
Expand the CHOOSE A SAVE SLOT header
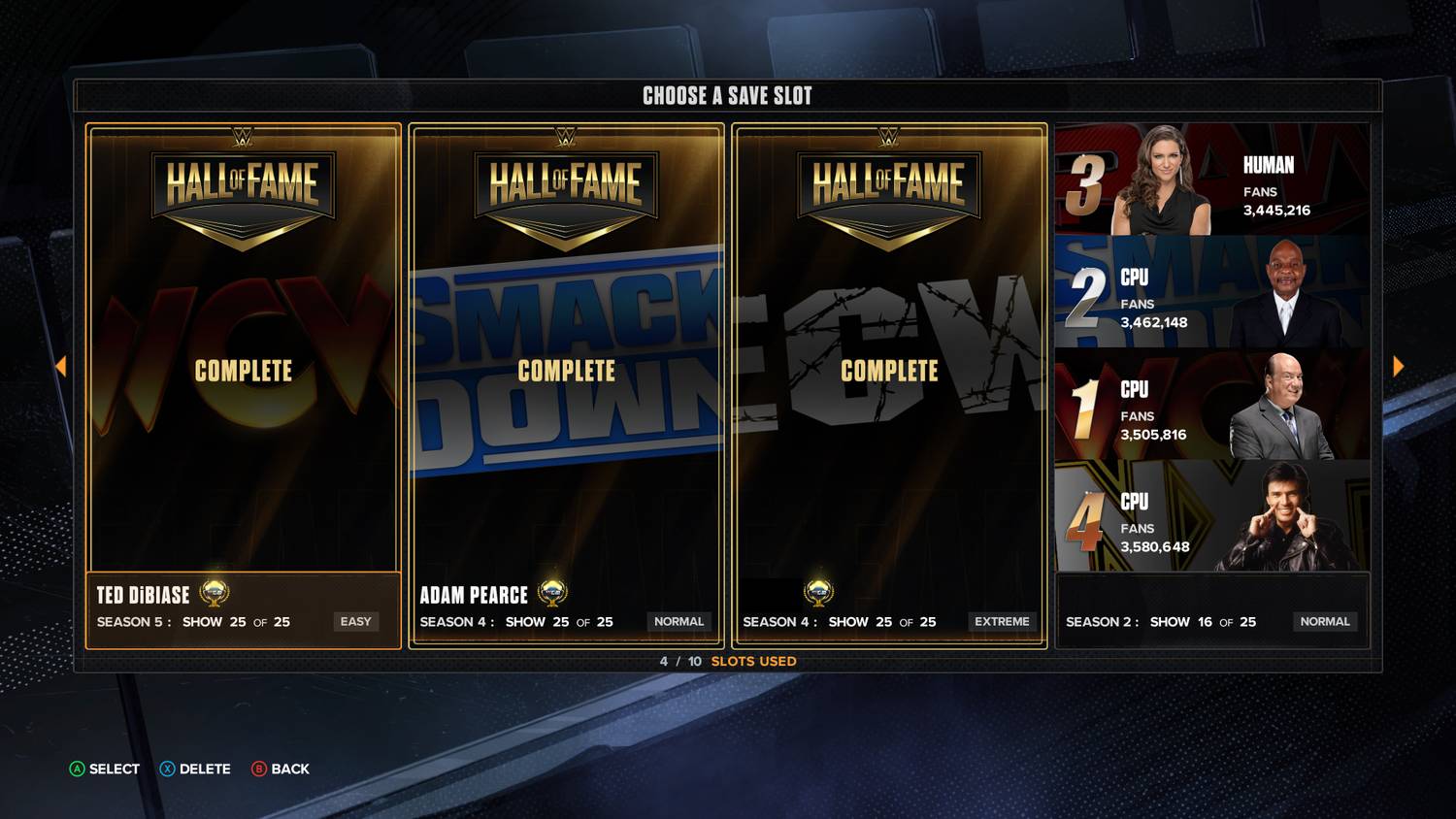(x=726, y=95)
